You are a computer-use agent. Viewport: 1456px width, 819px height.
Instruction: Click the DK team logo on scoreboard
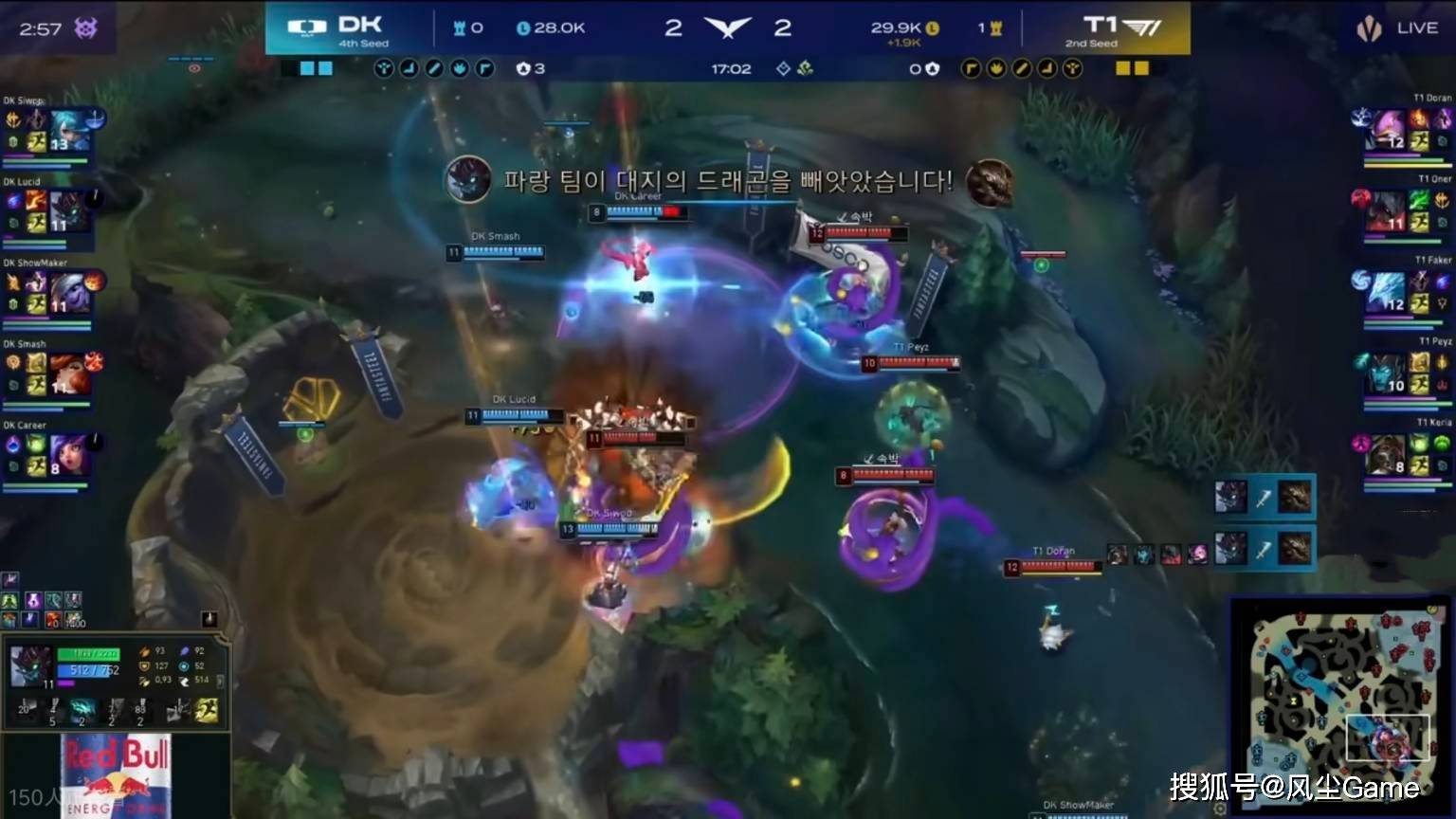(307, 27)
